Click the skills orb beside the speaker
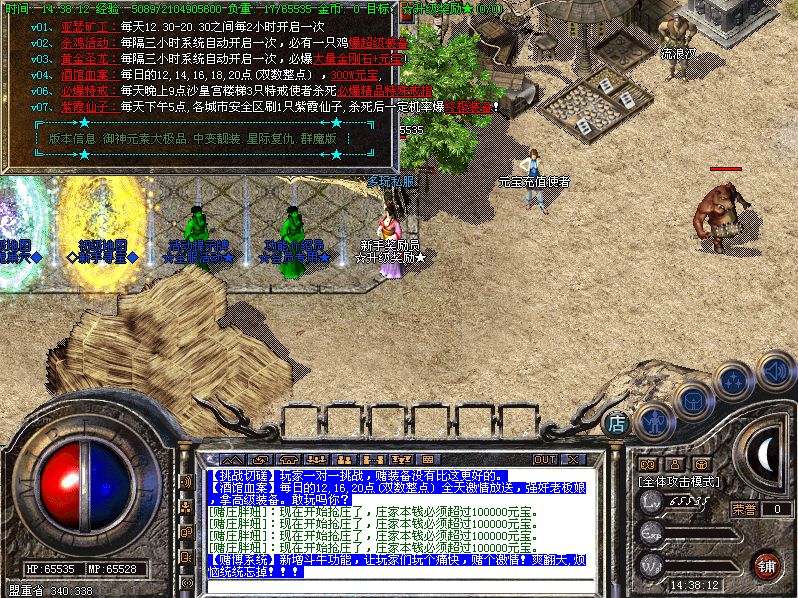798x598 pixels. click(734, 379)
